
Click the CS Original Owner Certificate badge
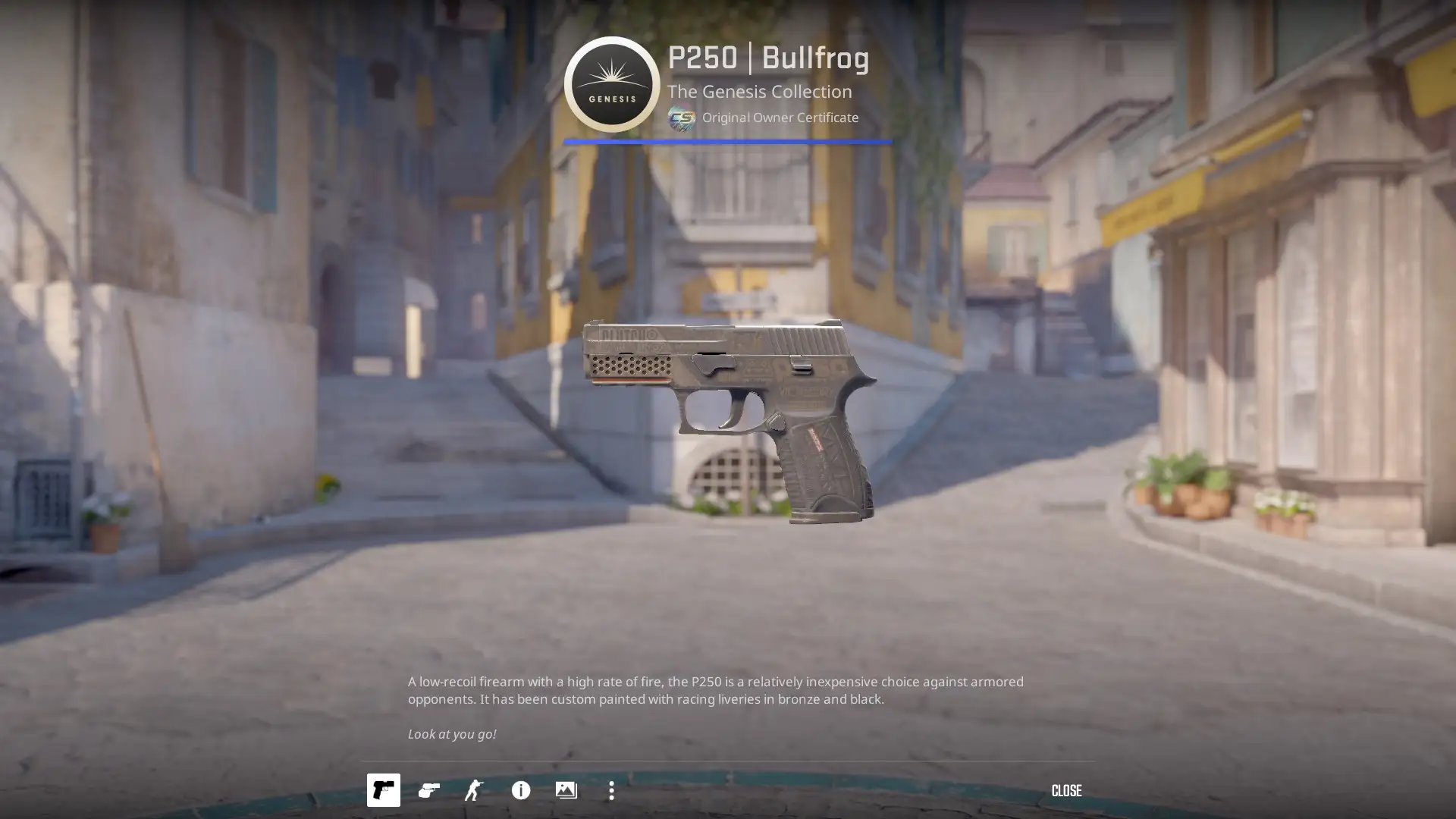[x=681, y=118]
